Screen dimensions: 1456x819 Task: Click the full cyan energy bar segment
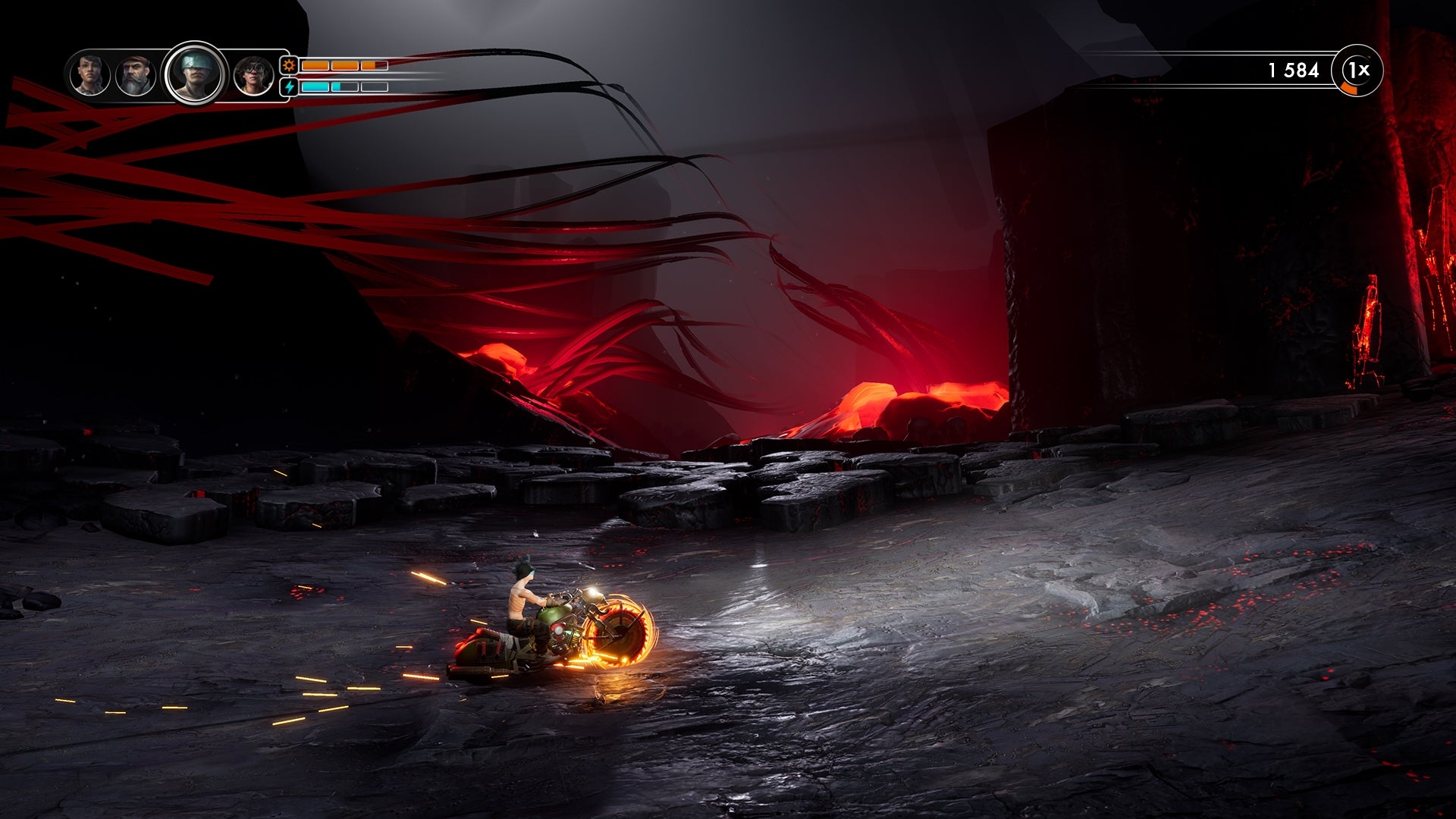coord(315,86)
